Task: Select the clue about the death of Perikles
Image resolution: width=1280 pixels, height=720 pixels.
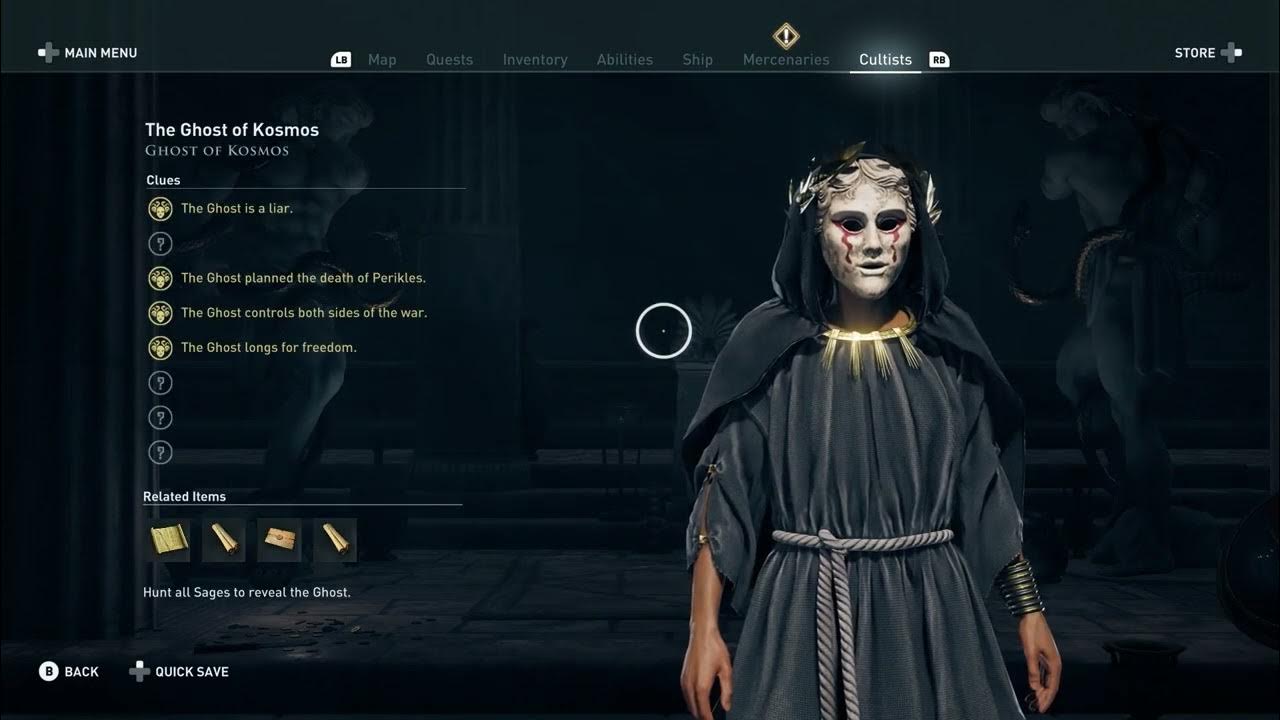Action: 303,278
